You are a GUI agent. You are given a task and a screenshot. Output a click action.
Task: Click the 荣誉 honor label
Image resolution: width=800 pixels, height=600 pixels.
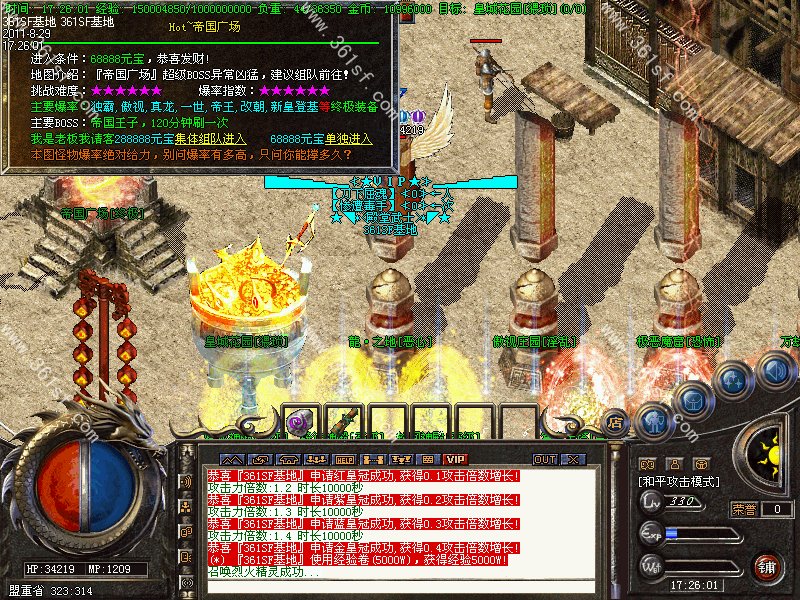(744, 509)
